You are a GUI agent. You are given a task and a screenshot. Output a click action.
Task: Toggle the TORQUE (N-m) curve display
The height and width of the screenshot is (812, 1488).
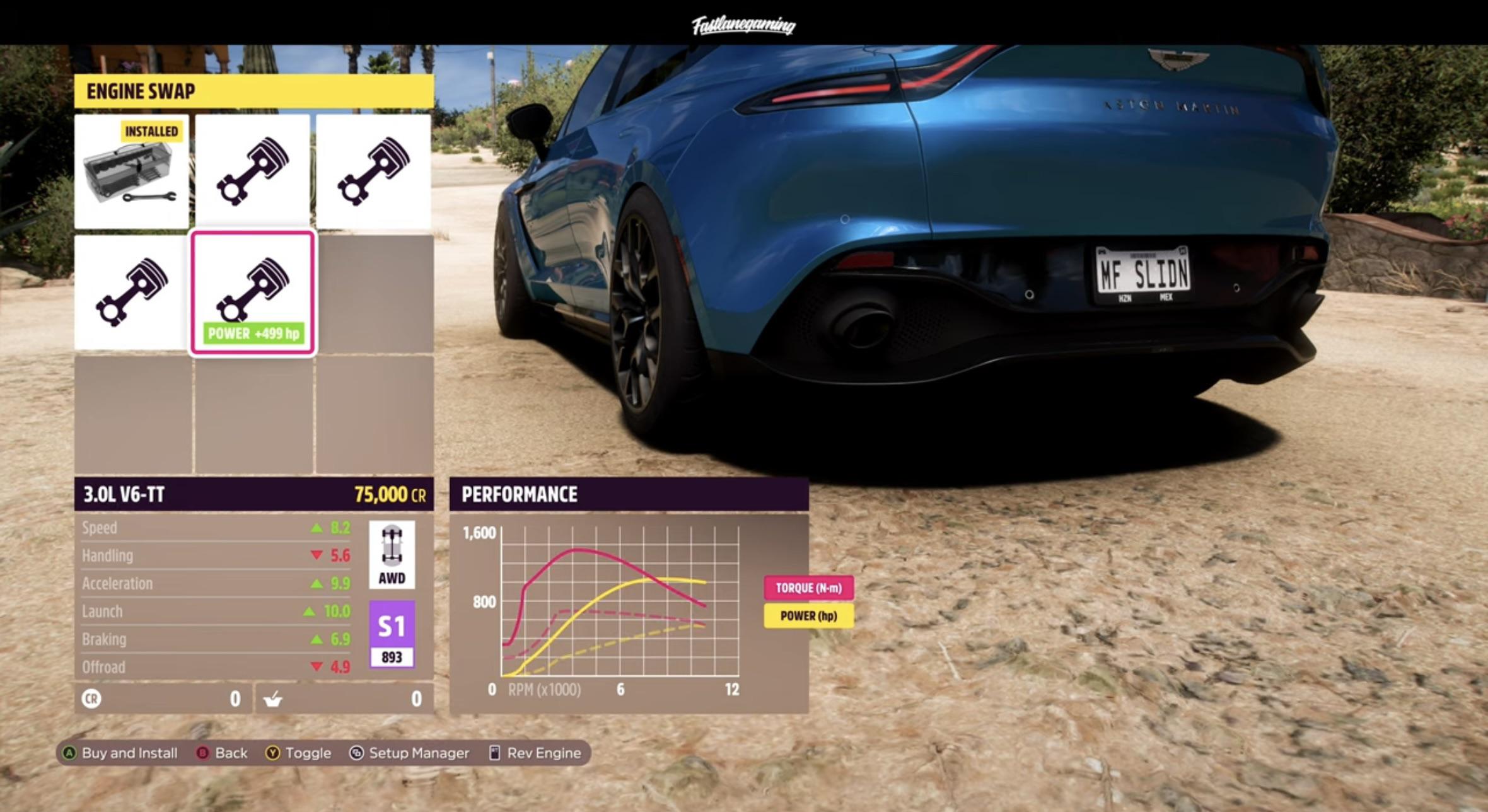click(810, 589)
